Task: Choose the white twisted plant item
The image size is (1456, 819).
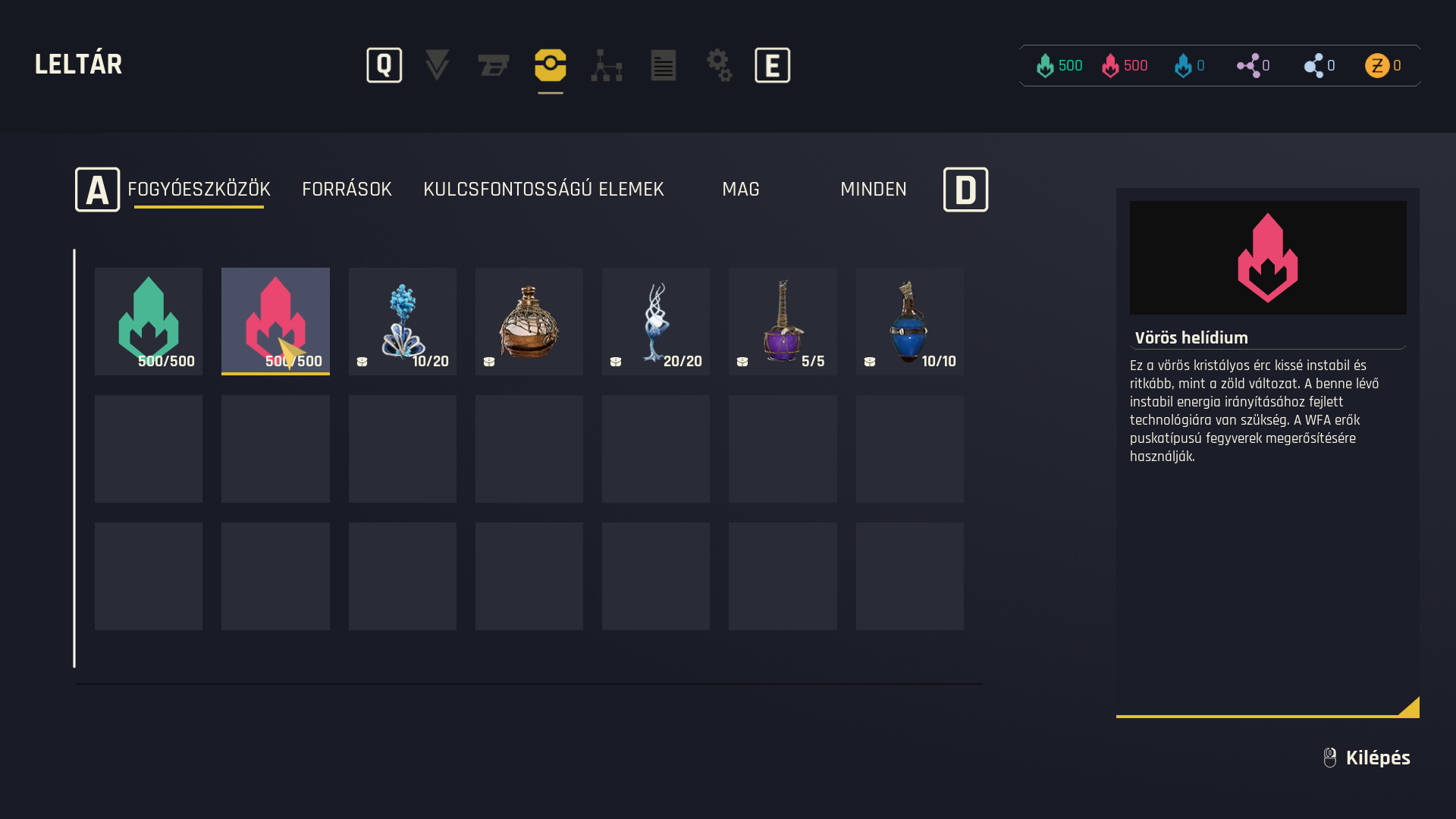Action: point(656,321)
